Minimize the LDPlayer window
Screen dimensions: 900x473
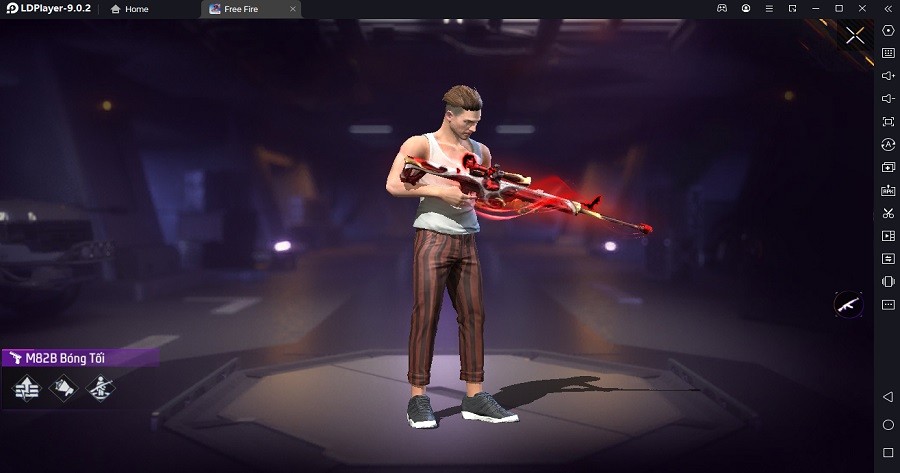click(815, 9)
